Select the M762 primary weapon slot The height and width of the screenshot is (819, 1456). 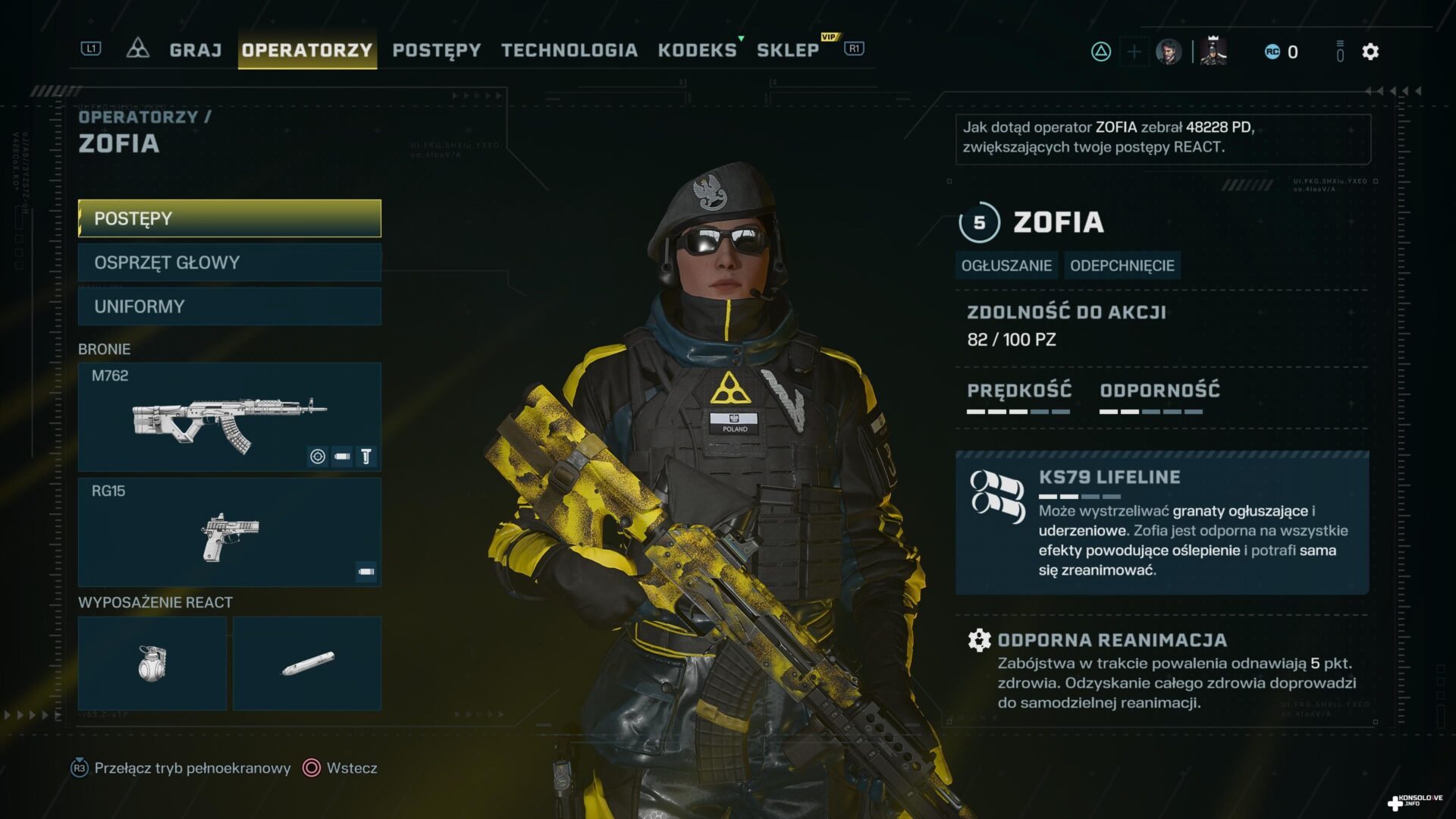[x=230, y=416]
